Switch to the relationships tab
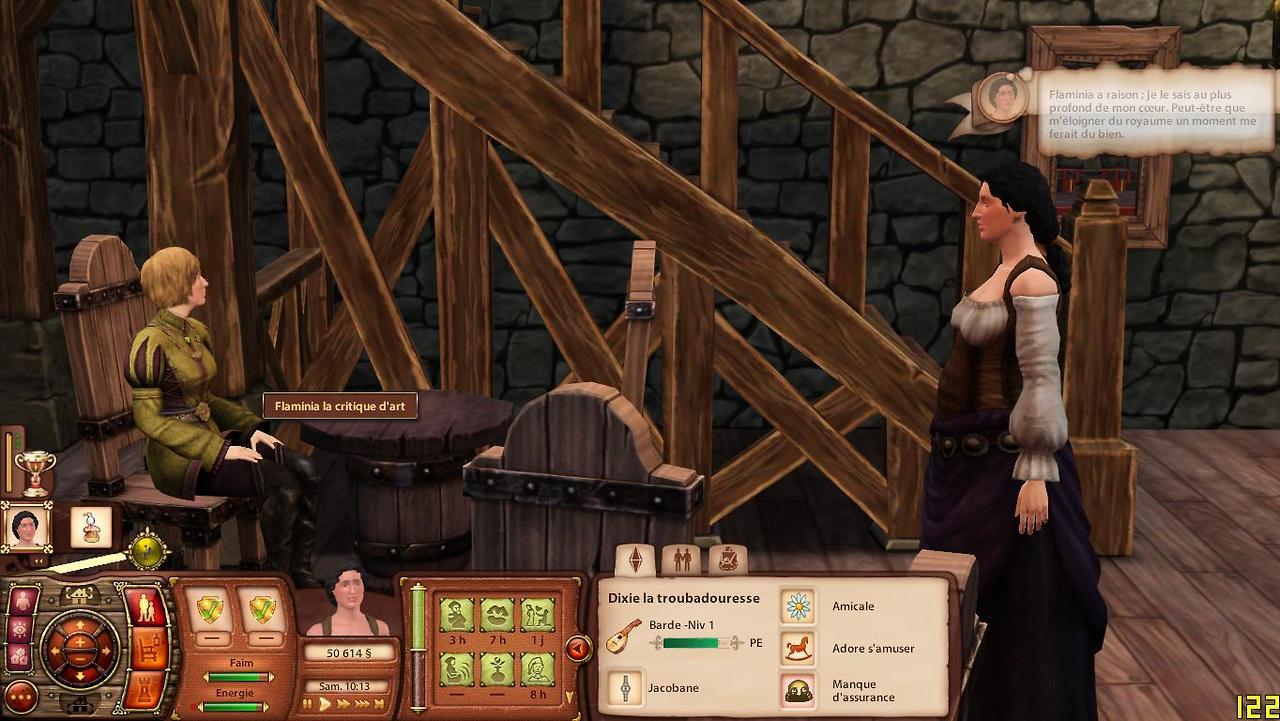The image size is (1280, 721). pos(681,560)
